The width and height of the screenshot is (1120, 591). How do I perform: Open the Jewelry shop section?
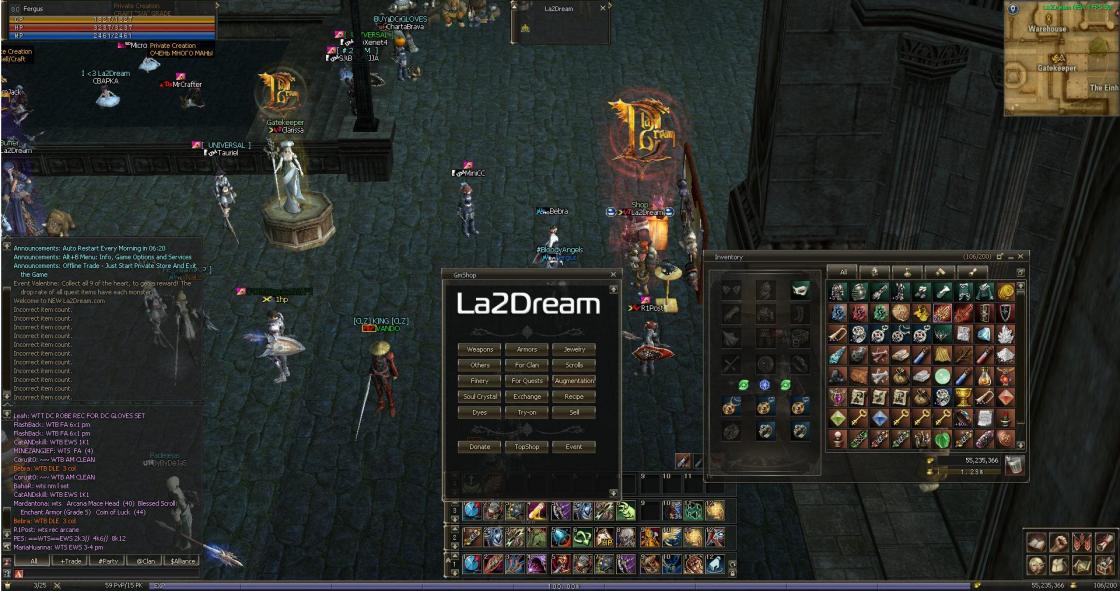574,350
